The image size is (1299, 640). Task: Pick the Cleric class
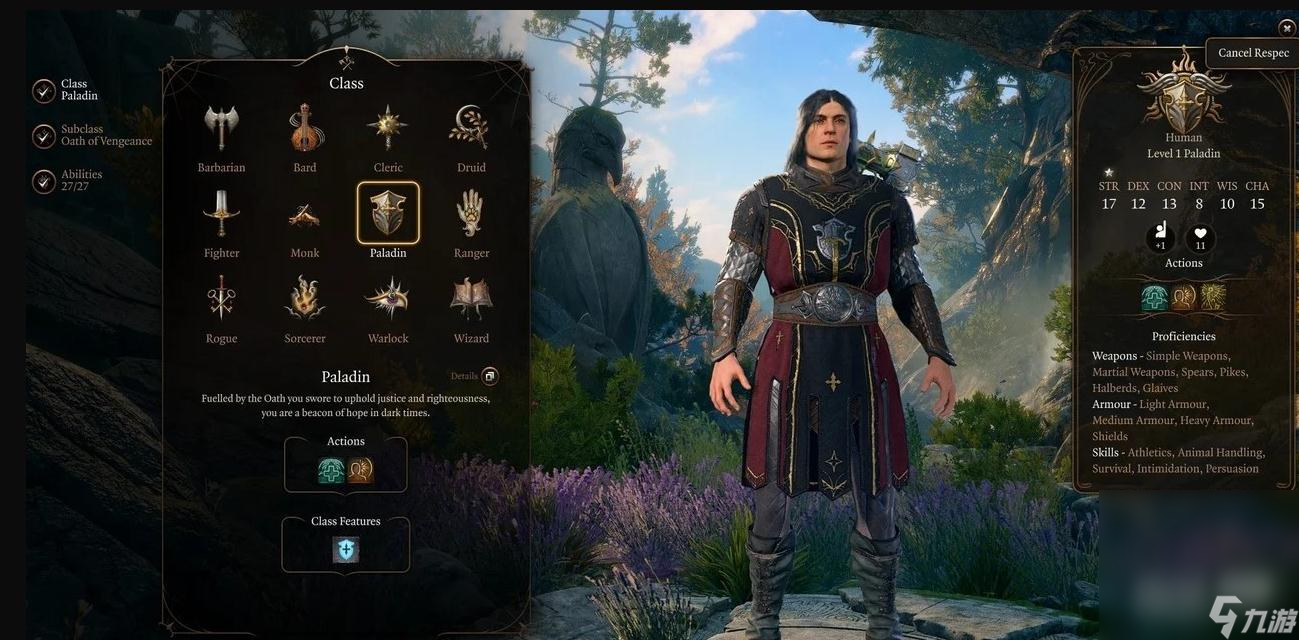tap(388, 128)
